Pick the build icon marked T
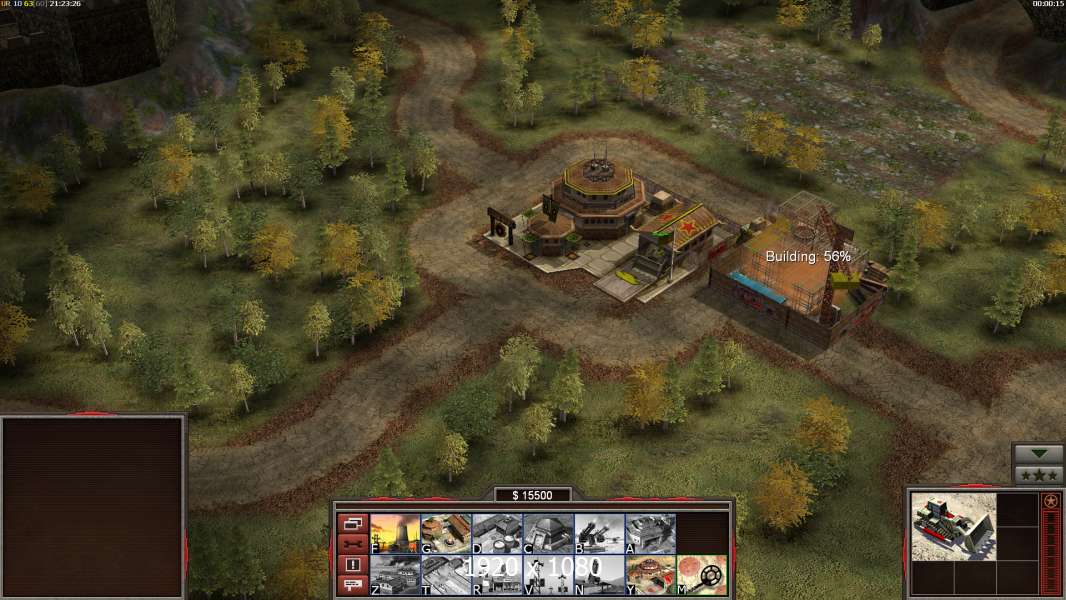 446,575
